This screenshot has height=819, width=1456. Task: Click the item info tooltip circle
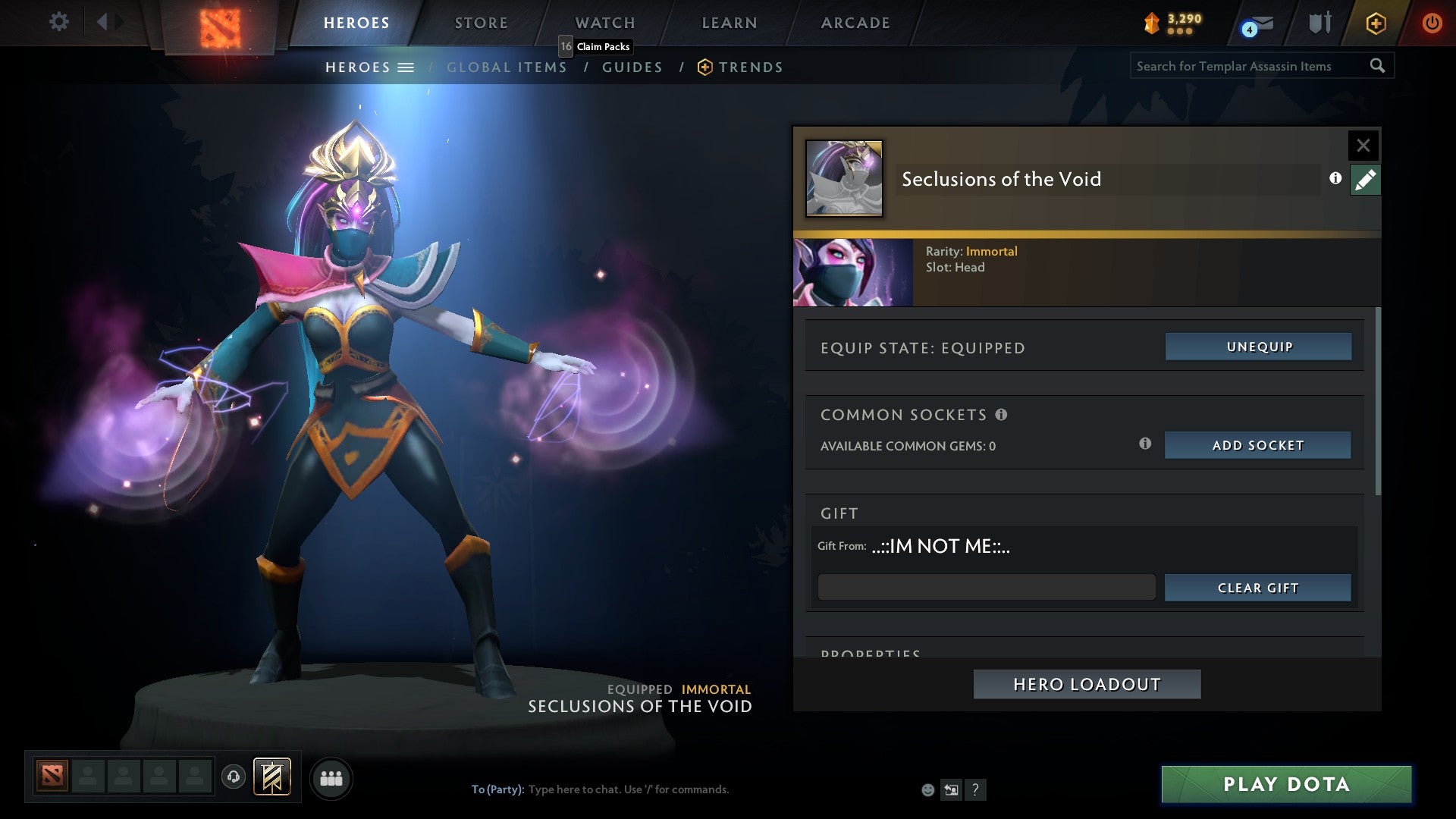[x=1335, y=180]
